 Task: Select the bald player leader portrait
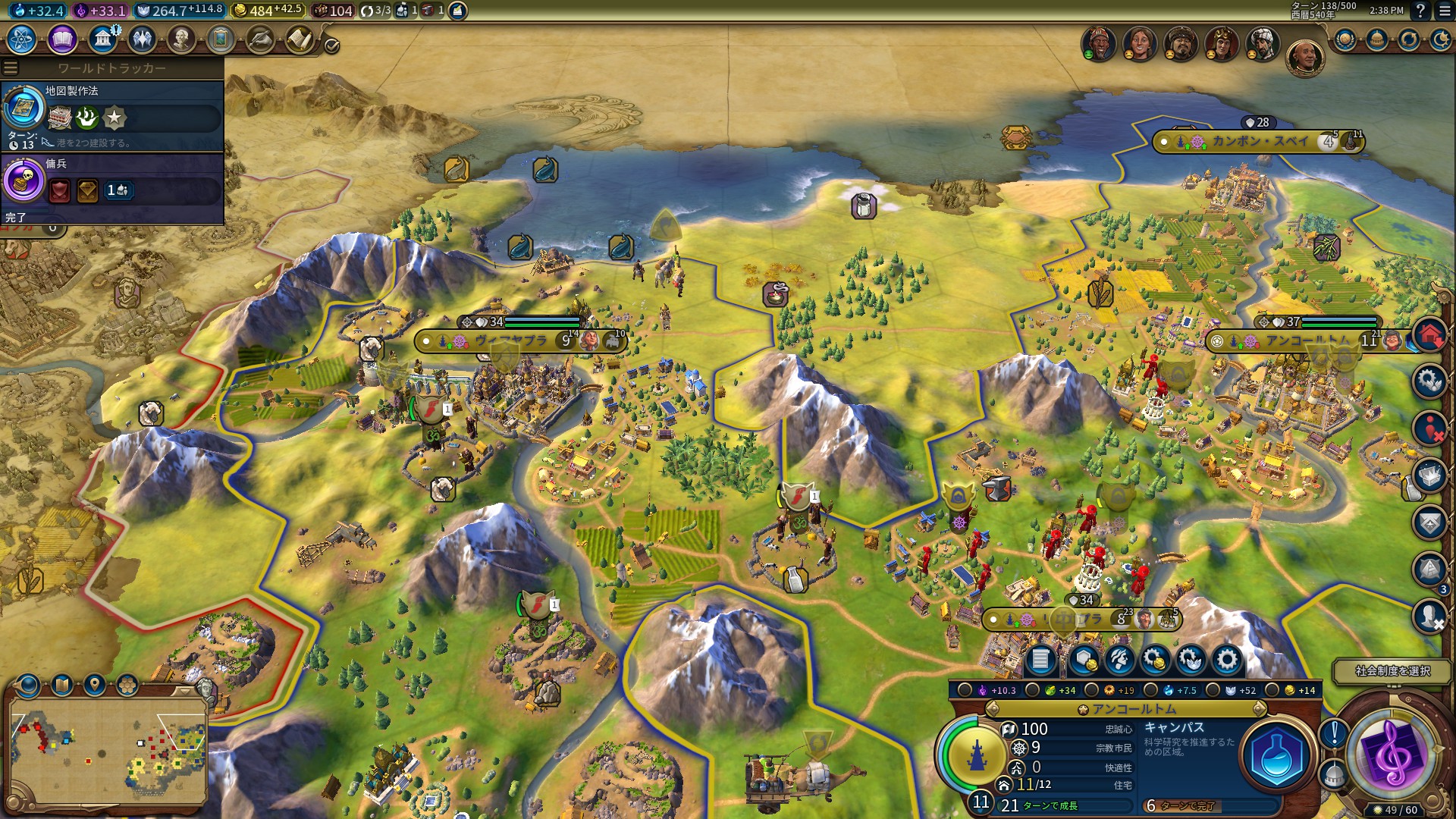1304,57
